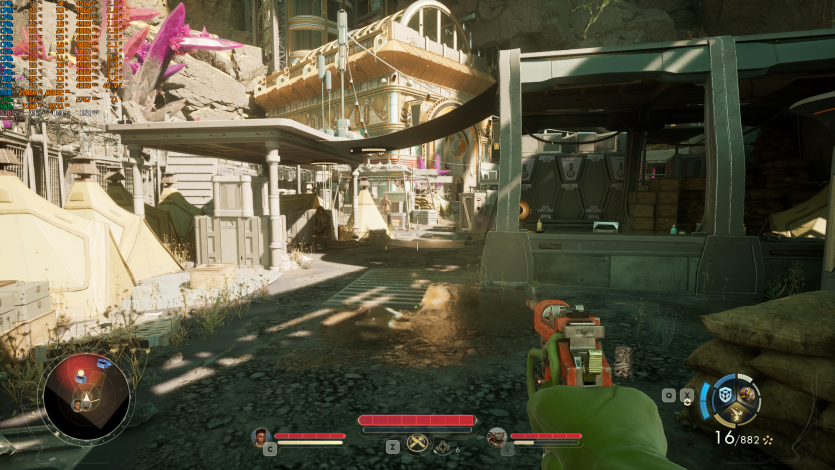This screenshot has height=470, width=835.
Task: Select the left companion portrait
Action: [x=261, y=436]
